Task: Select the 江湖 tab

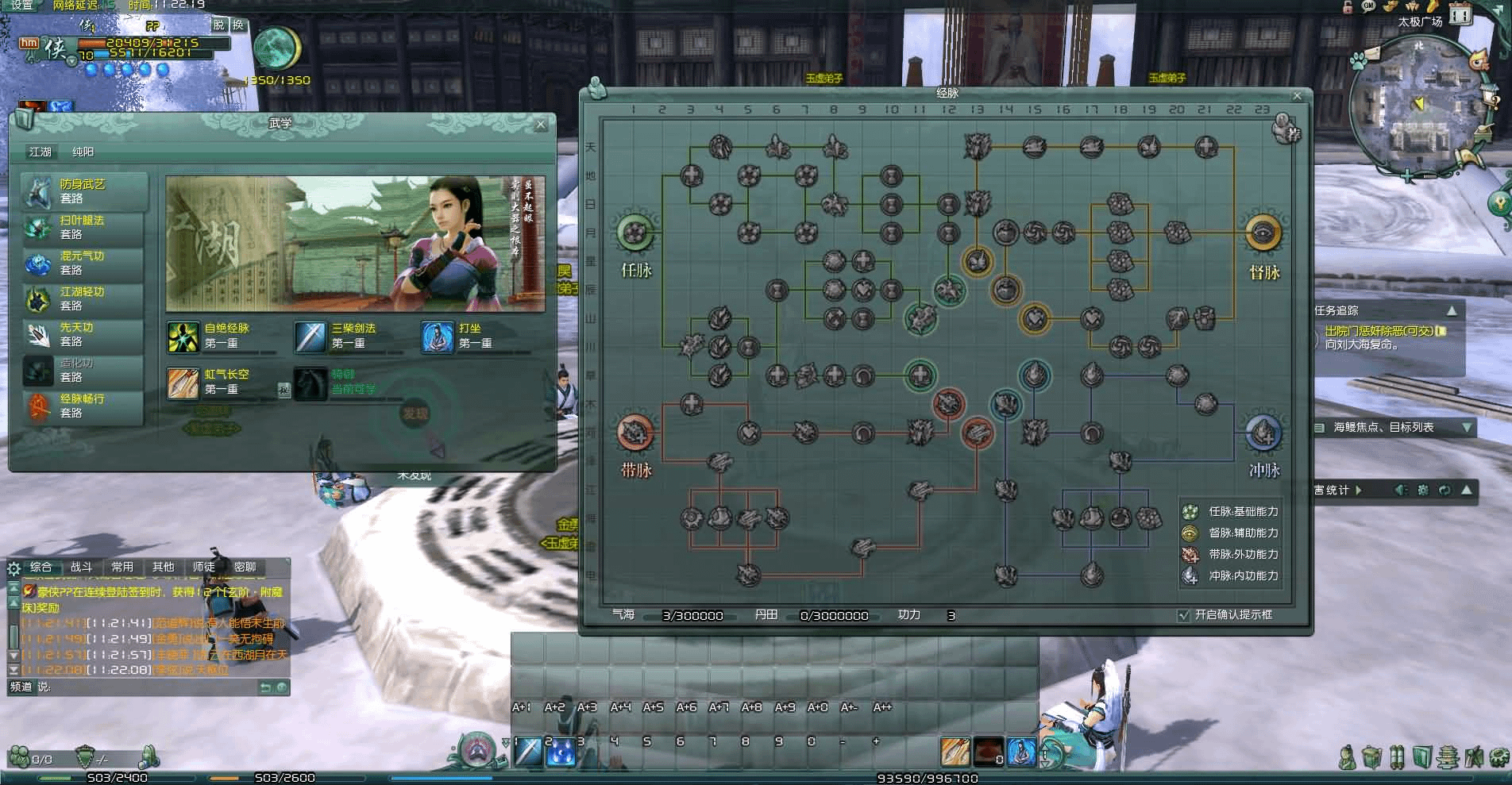Action: (x=40, y=152)
